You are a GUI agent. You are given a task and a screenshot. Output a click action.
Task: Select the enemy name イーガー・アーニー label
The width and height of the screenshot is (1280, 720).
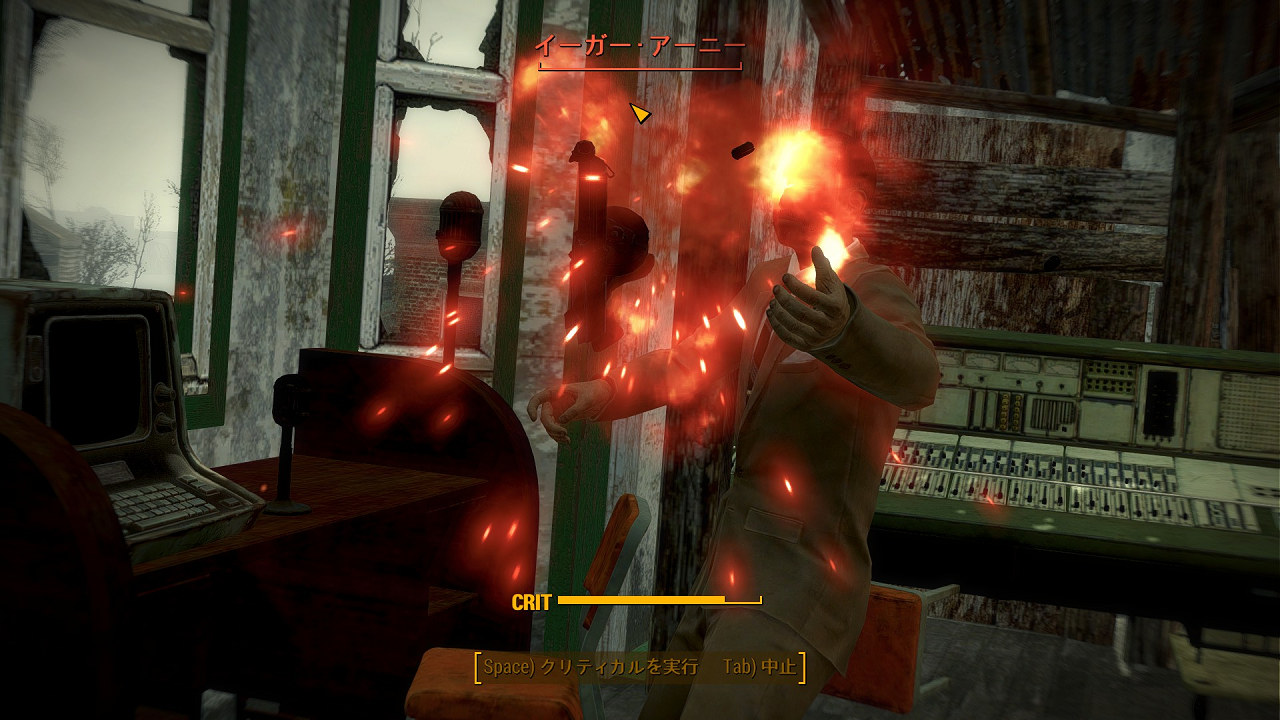pyautogui.click(x=638, y=45)
